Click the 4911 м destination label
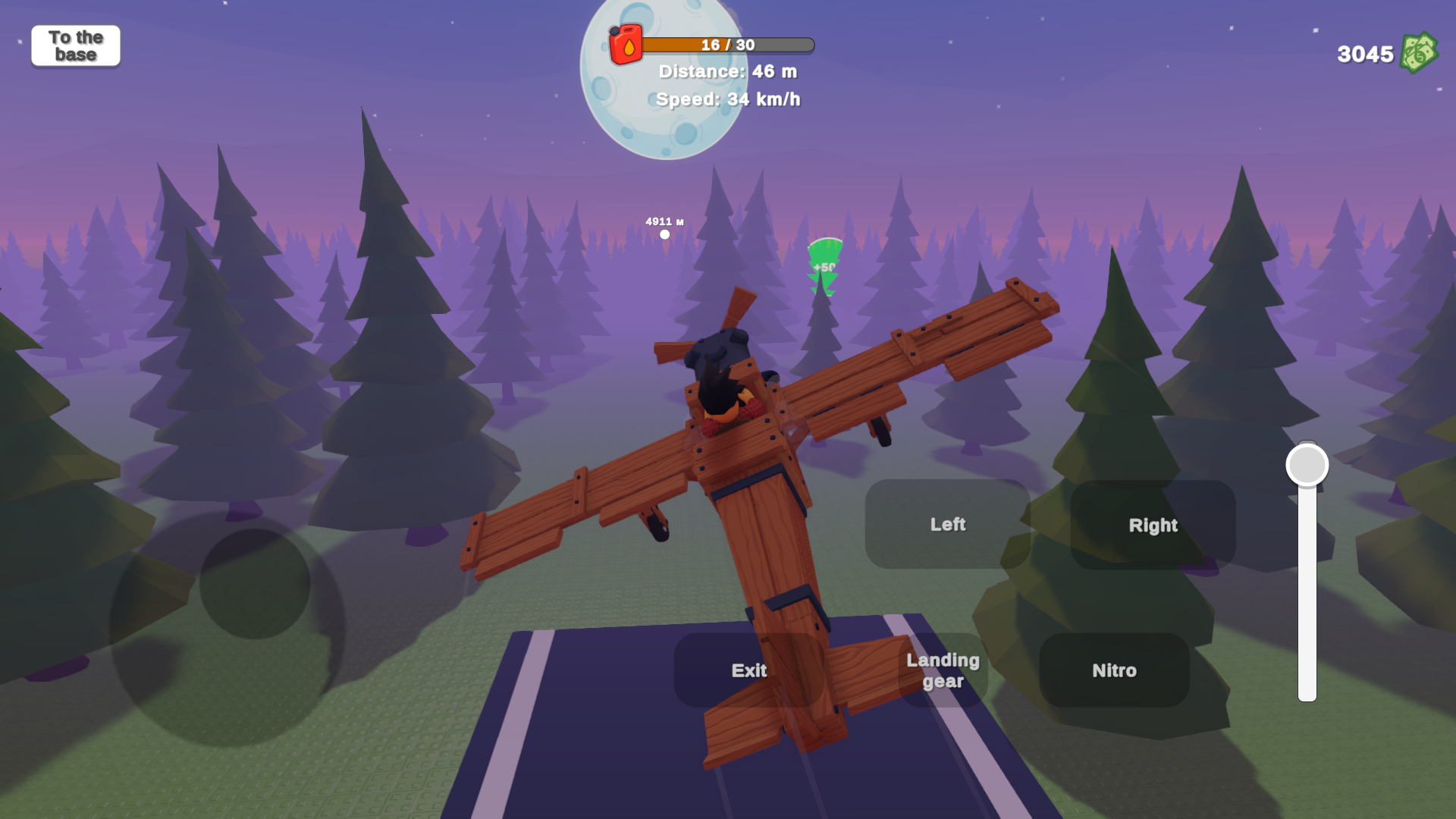1456x819 pixels. point(664,221)
